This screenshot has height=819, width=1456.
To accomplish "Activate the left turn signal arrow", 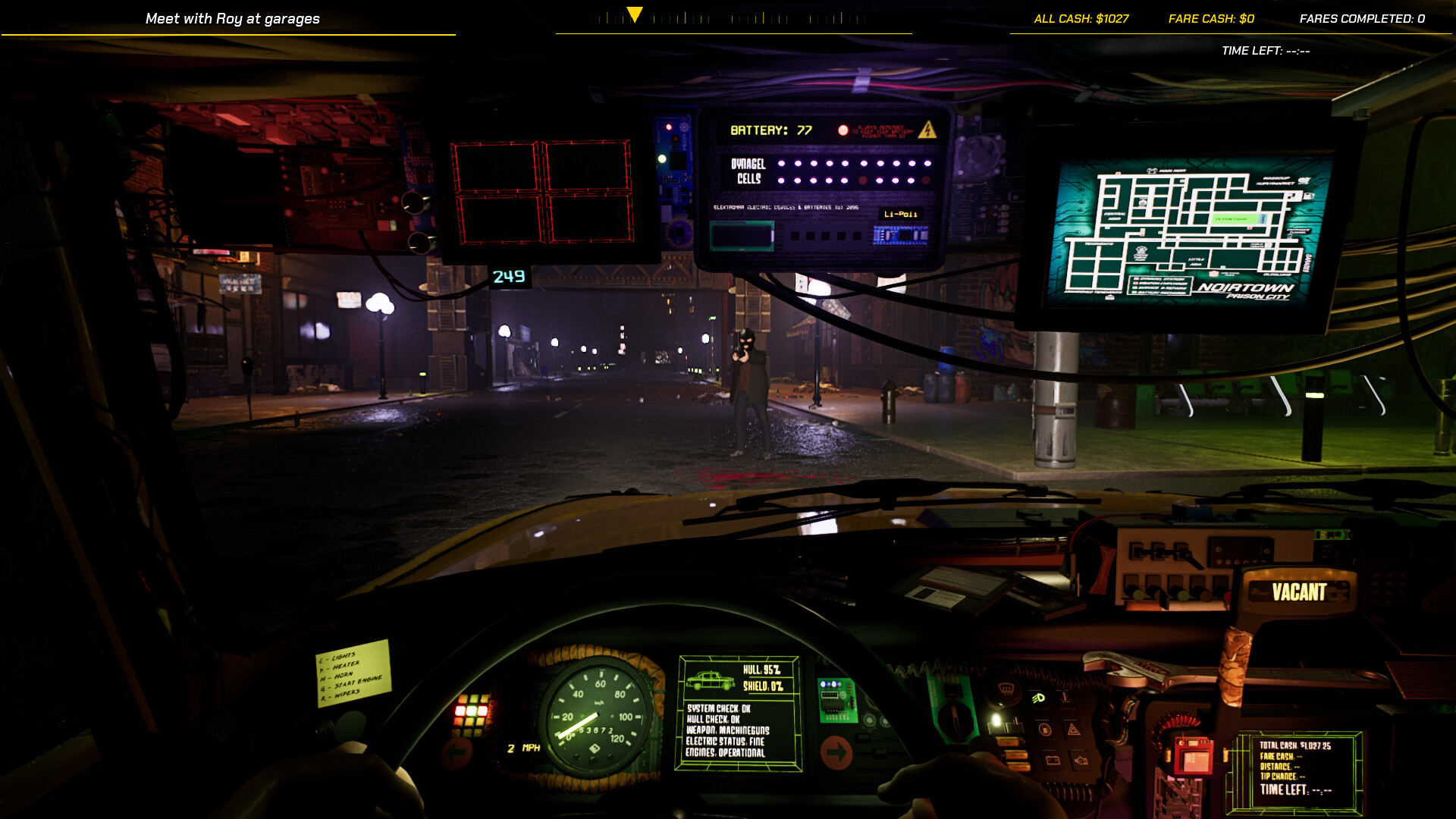I will pos(455,751).
